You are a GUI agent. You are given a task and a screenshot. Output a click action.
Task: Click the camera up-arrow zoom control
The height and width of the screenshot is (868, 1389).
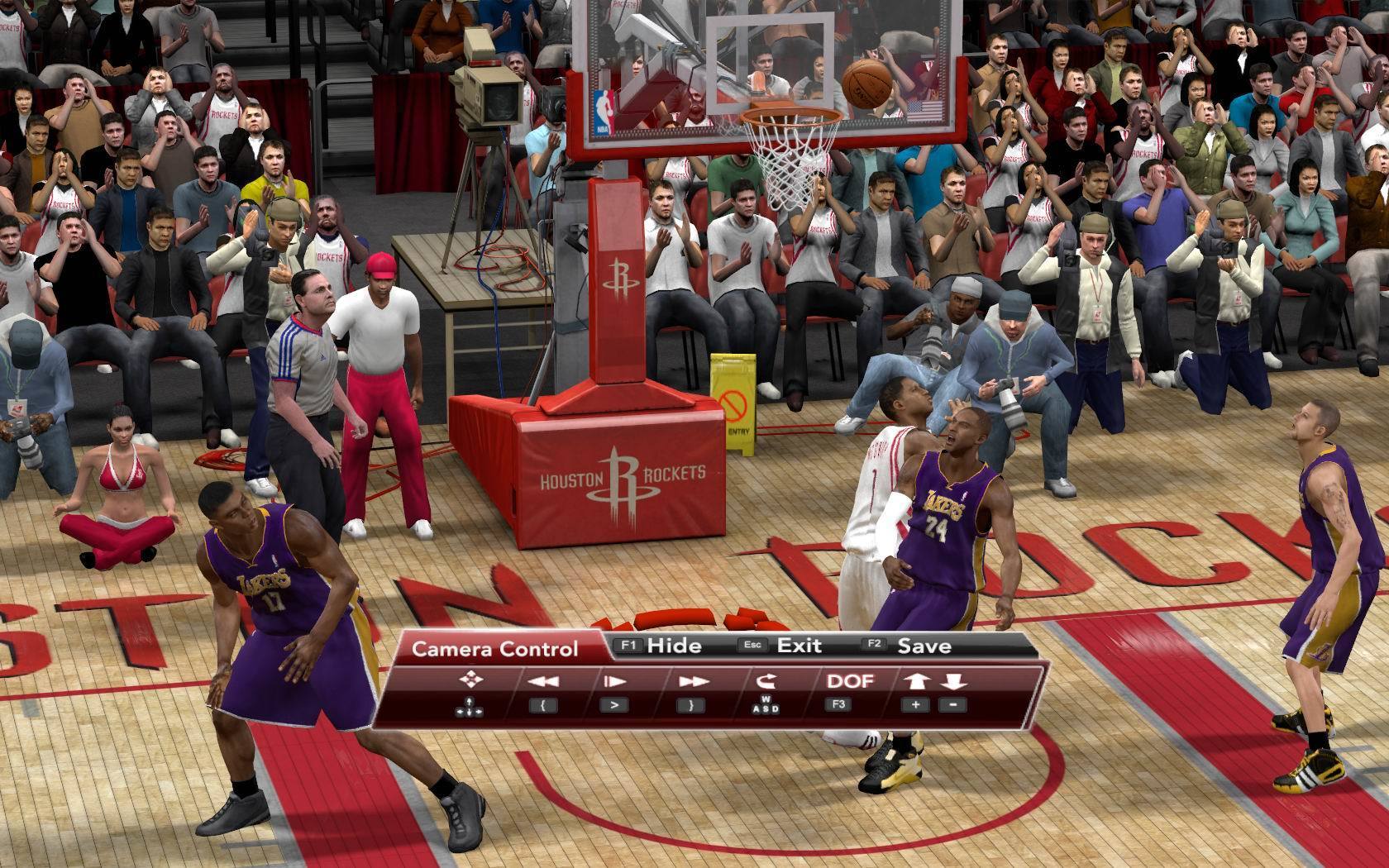click(917, 682)
